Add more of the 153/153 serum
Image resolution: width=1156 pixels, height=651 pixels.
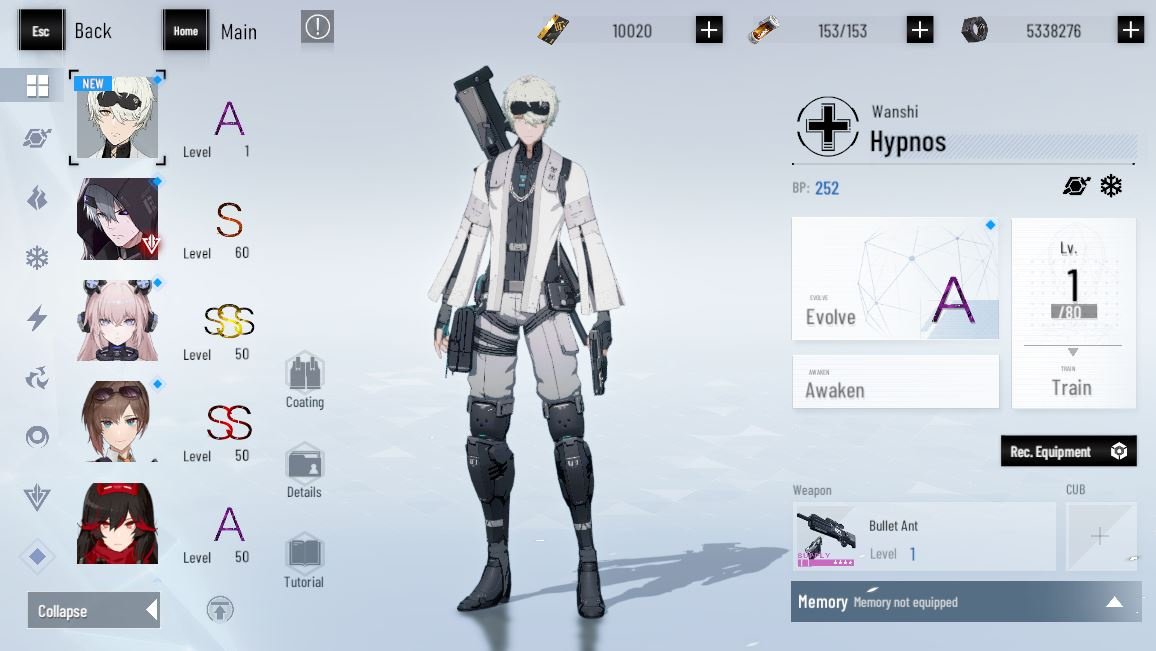920,30
